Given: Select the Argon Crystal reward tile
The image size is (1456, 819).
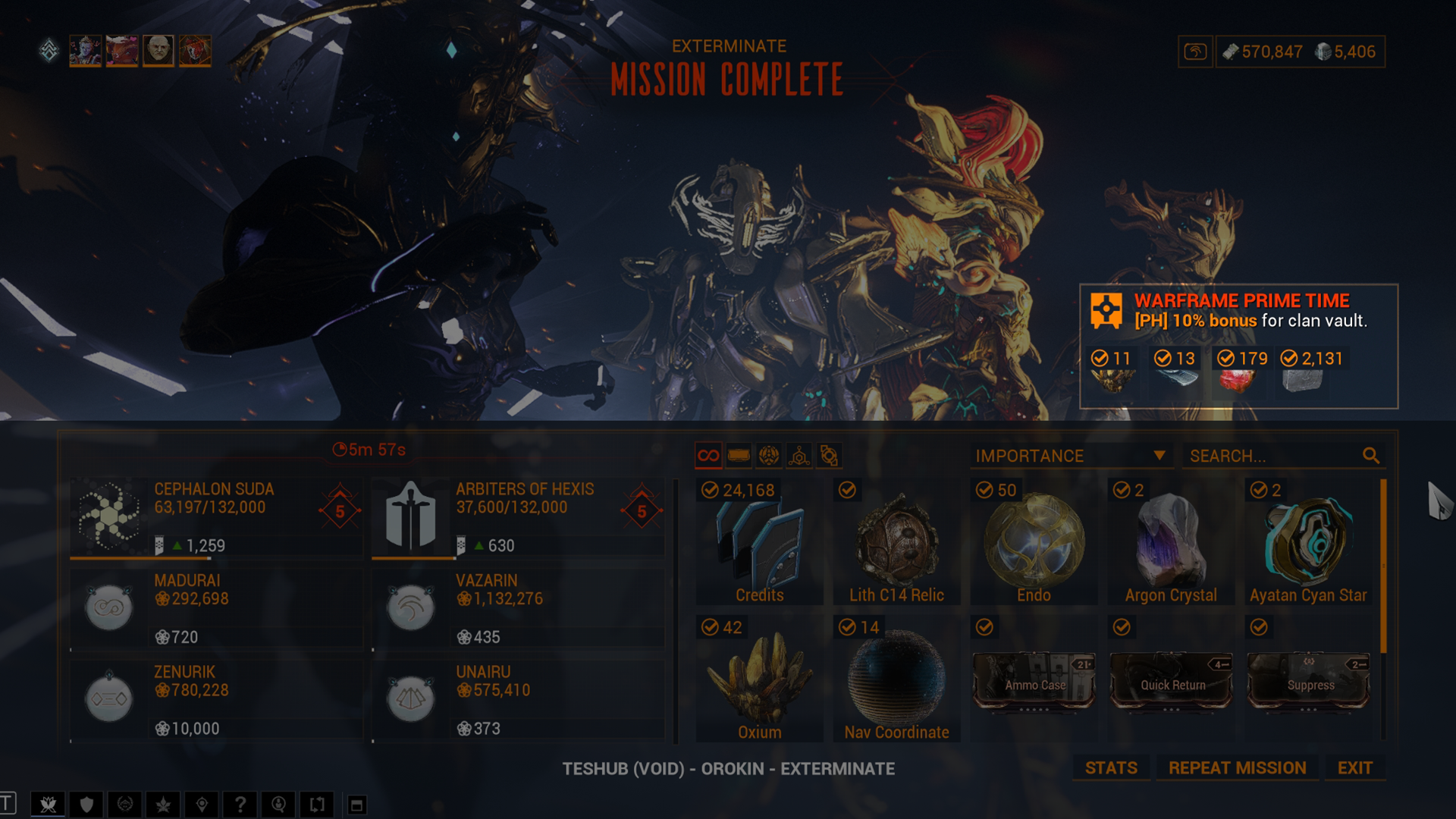Looking at the screenshot, I should [x=1171, y=542].
